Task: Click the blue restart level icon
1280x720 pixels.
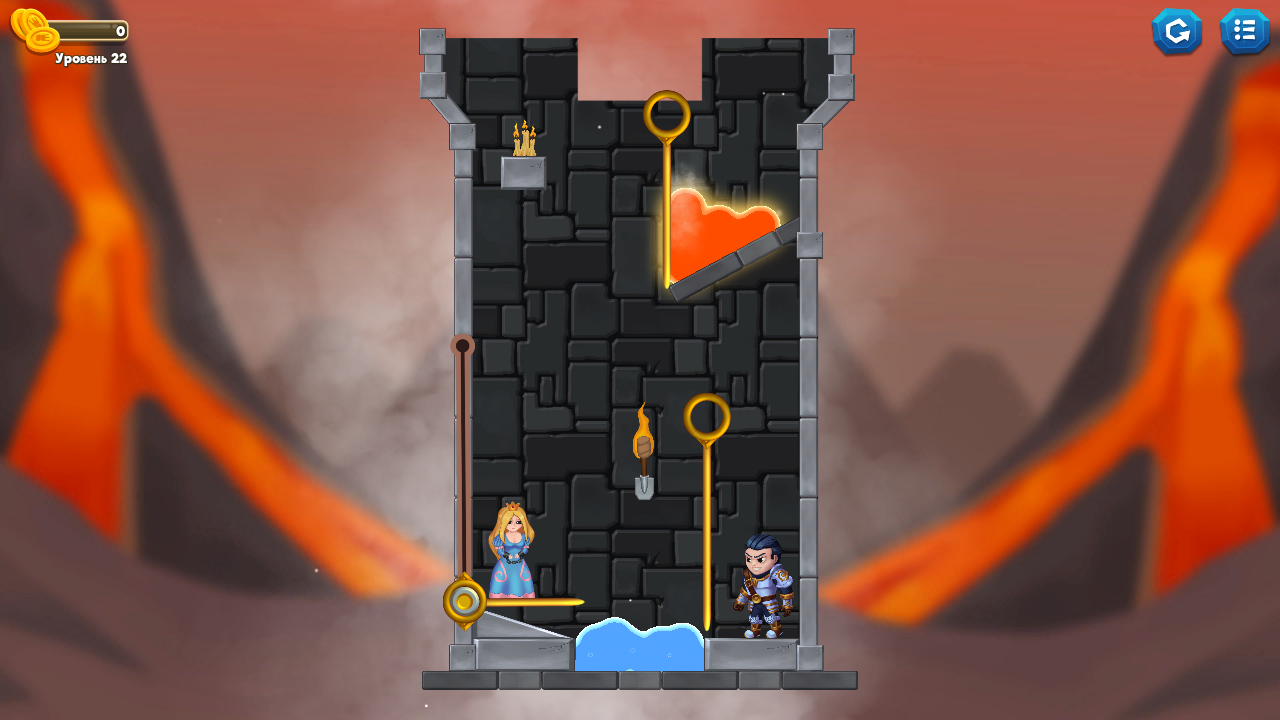Action: pos(1177,31)
